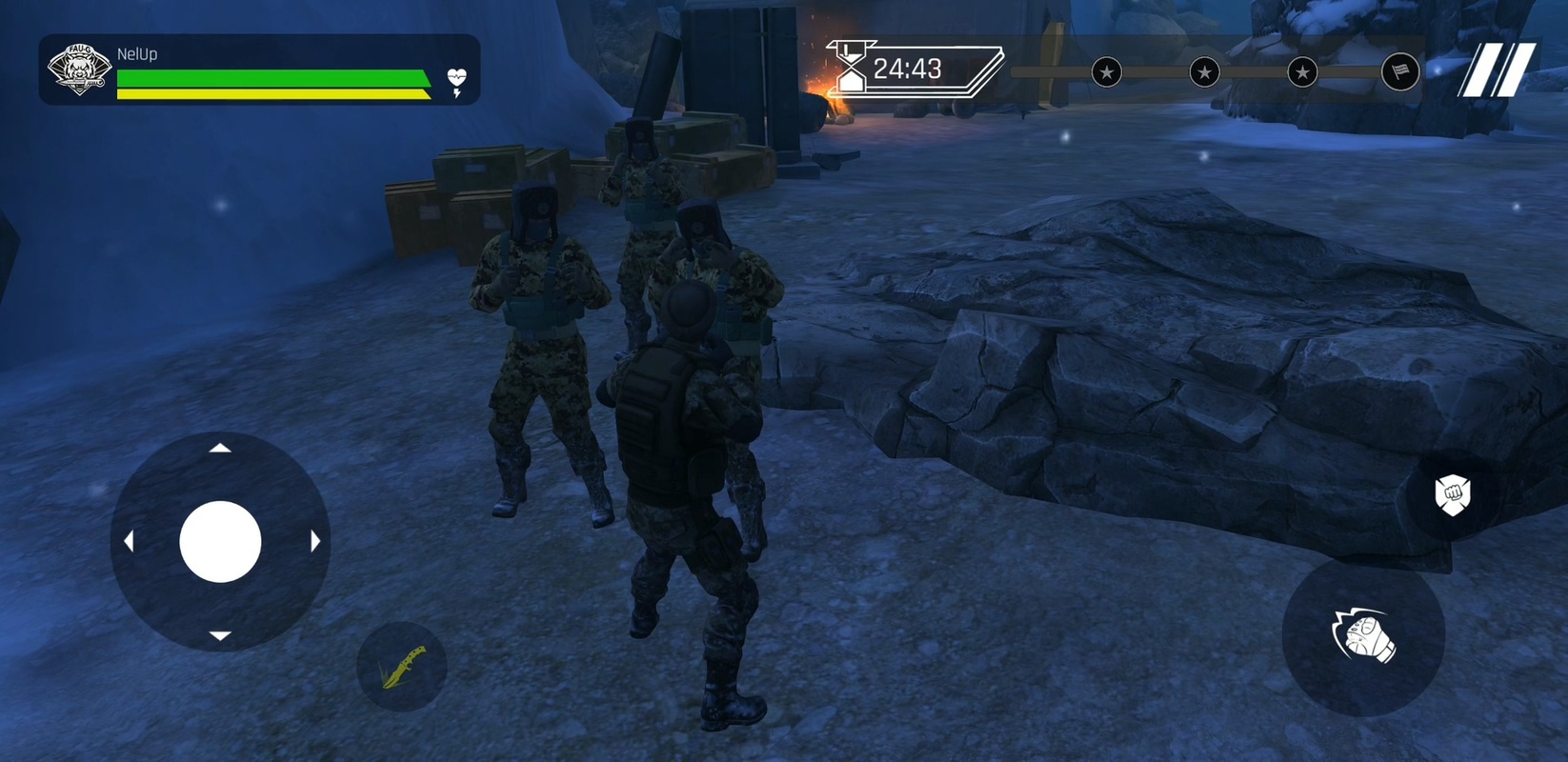Tap the joystick's left arrow
The width and height of the screenshot is (1568, 762).
[x=129, y=542]
